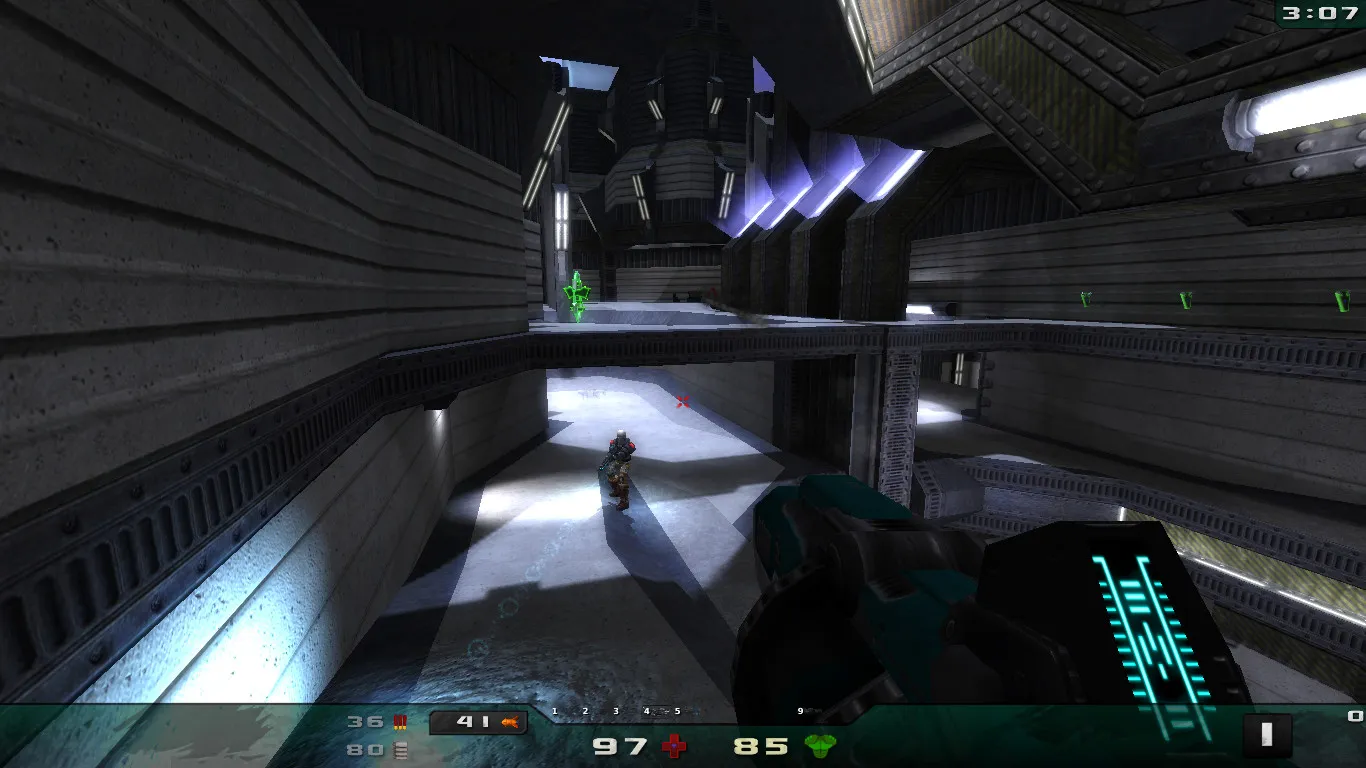
Task: Select the white bar icon box
Action: [1267, 735]
